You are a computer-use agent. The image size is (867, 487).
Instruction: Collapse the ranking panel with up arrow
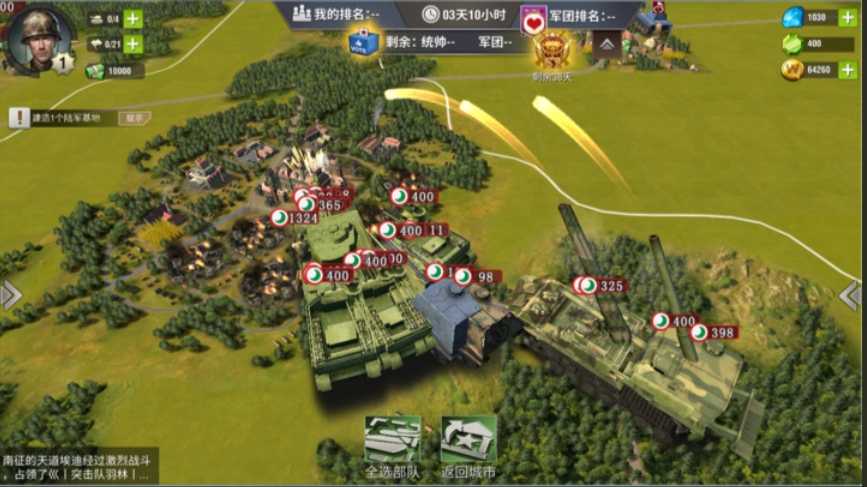pos(606,44)
